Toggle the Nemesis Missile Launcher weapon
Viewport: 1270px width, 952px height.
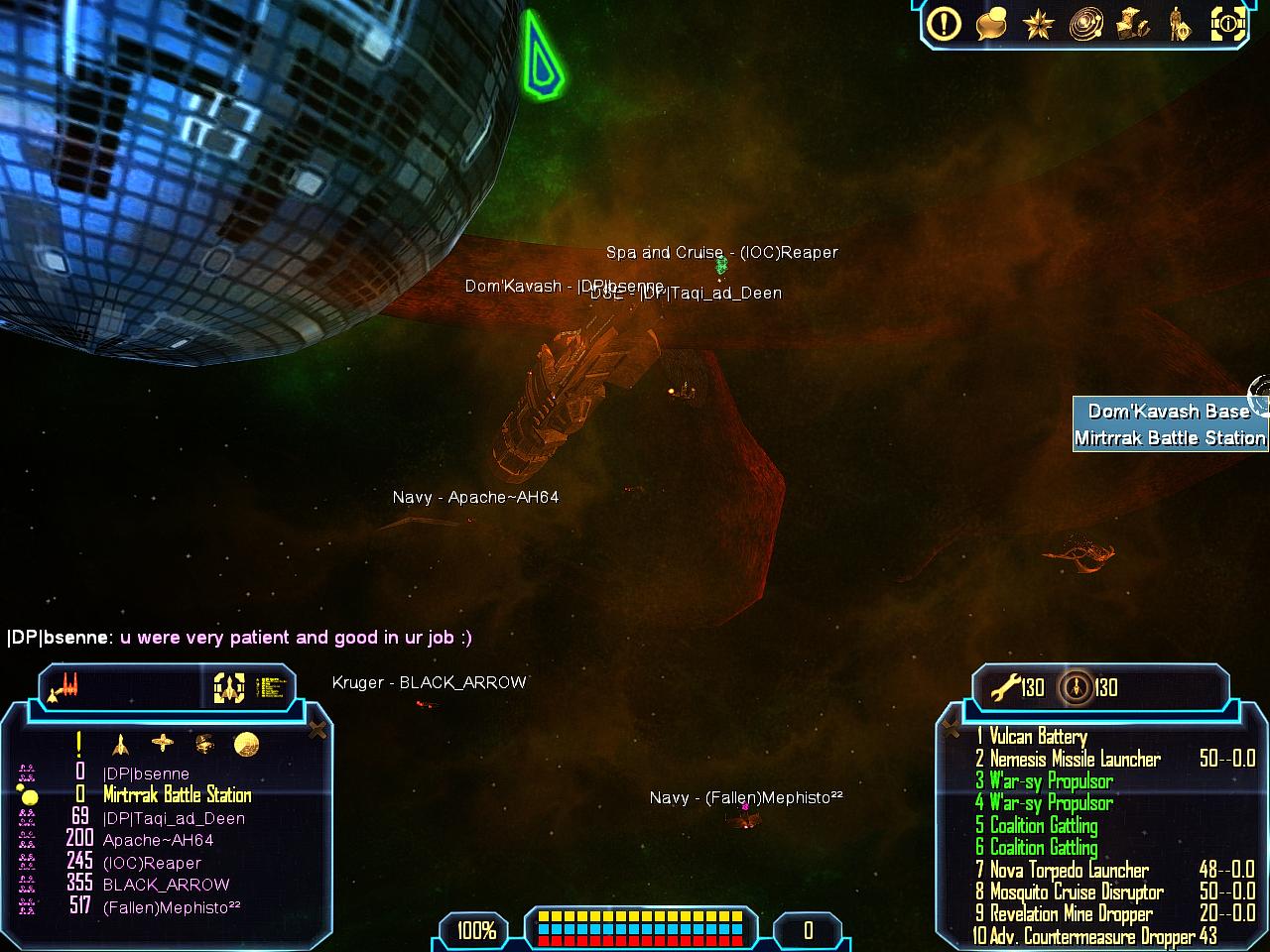pos(1075,759)
